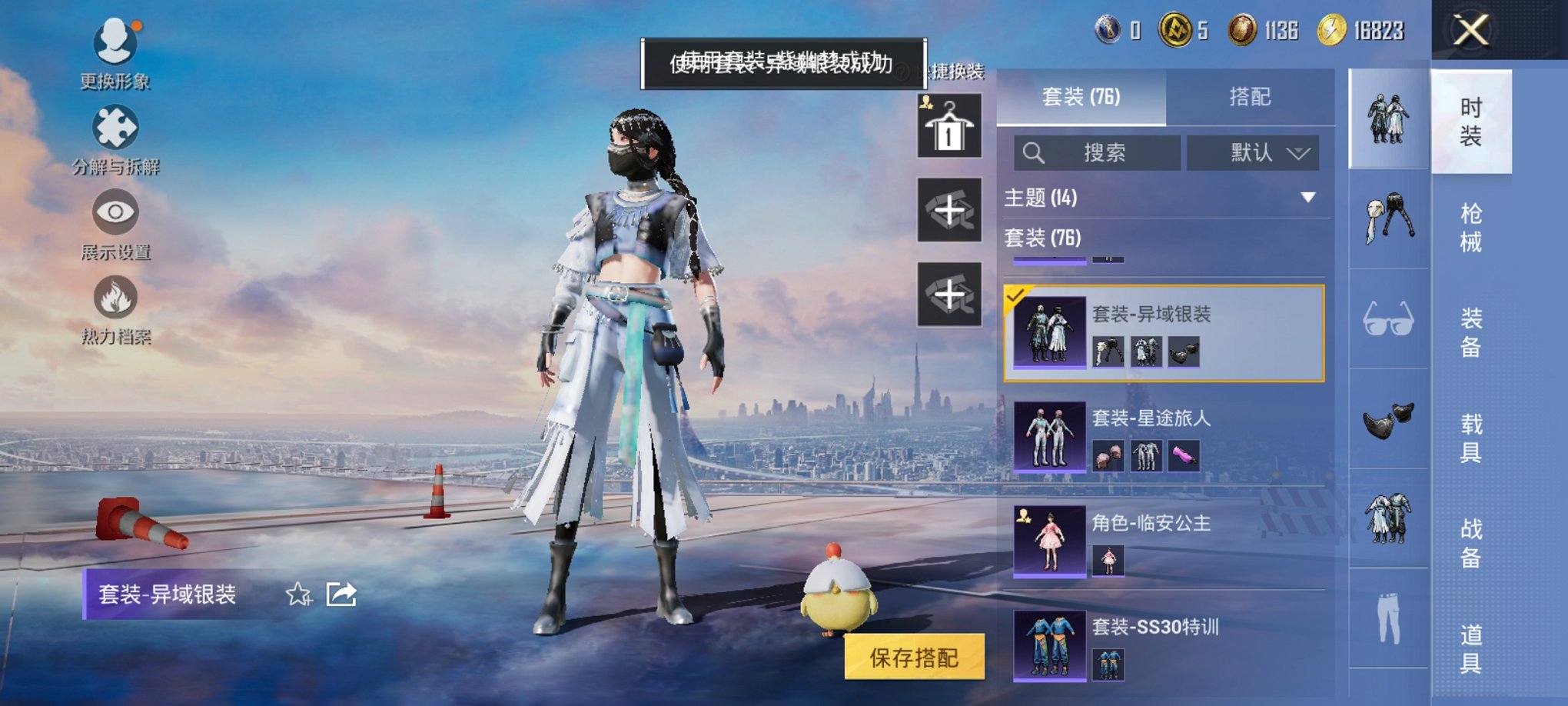This screenshot has height=706, width=1568.
Task: Open the 默认 sort order dropdown
Action: point(1253,153)
